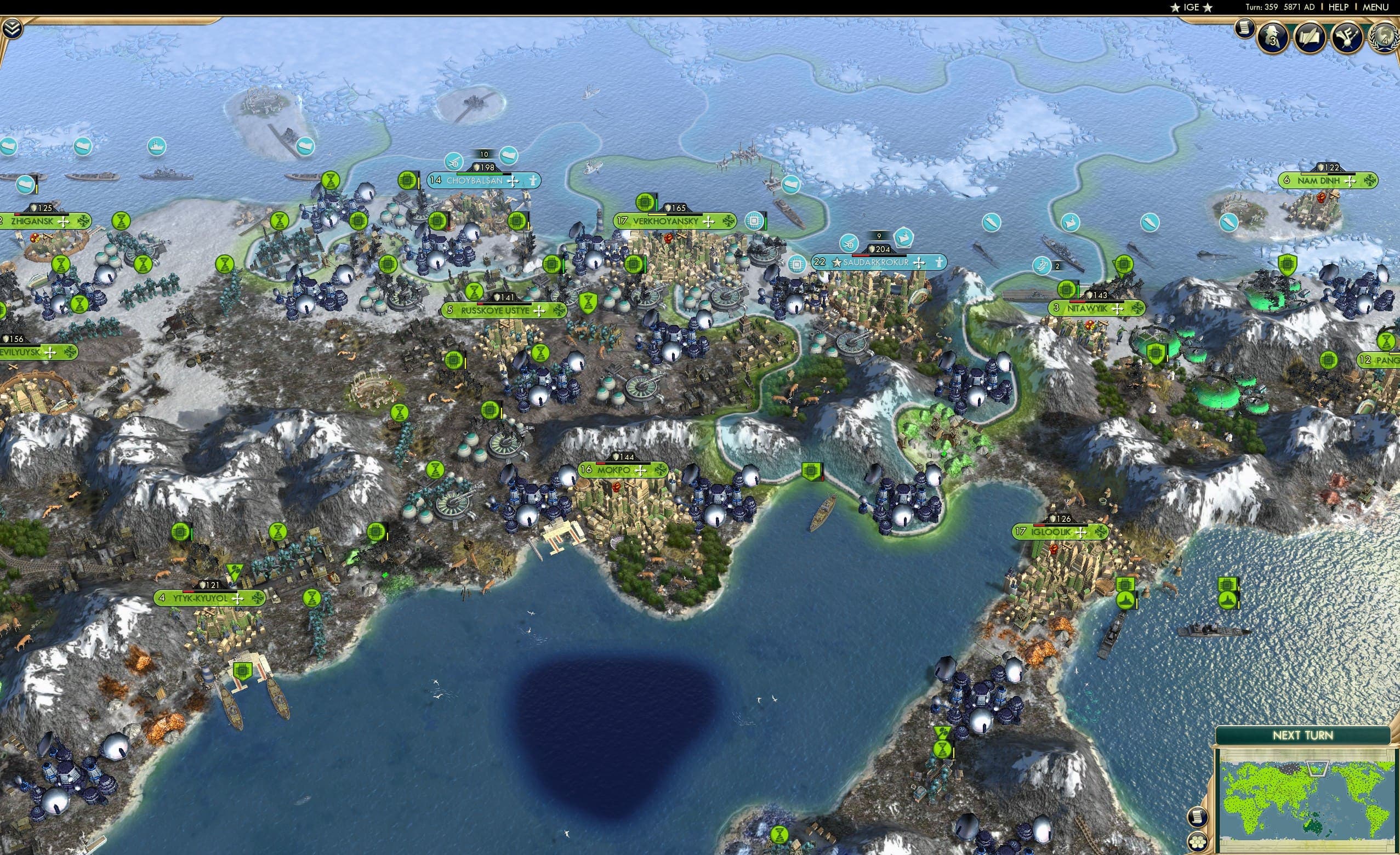Open the Culture overview icon

[1348, 37]
